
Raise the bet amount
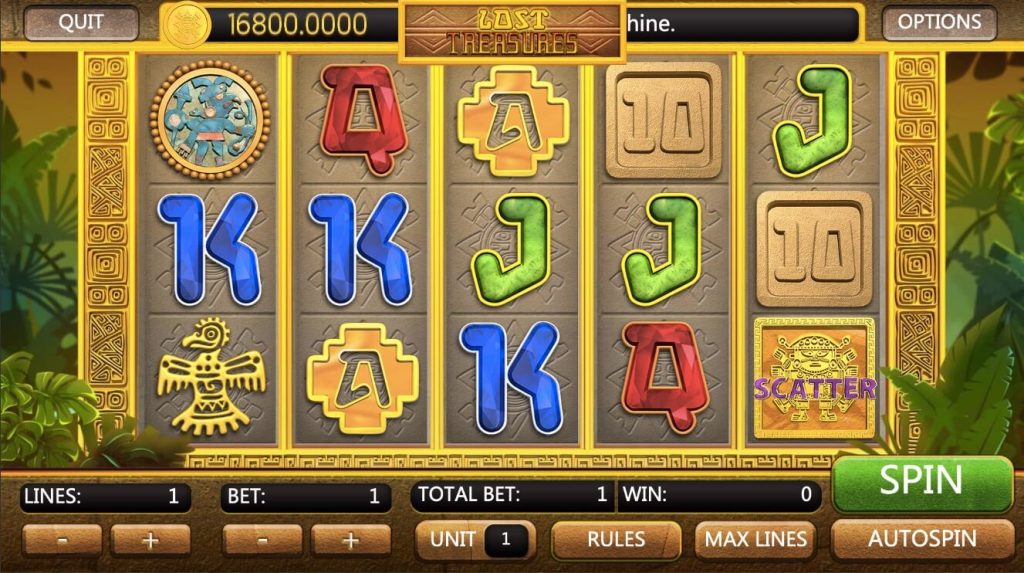pos(351,540)
